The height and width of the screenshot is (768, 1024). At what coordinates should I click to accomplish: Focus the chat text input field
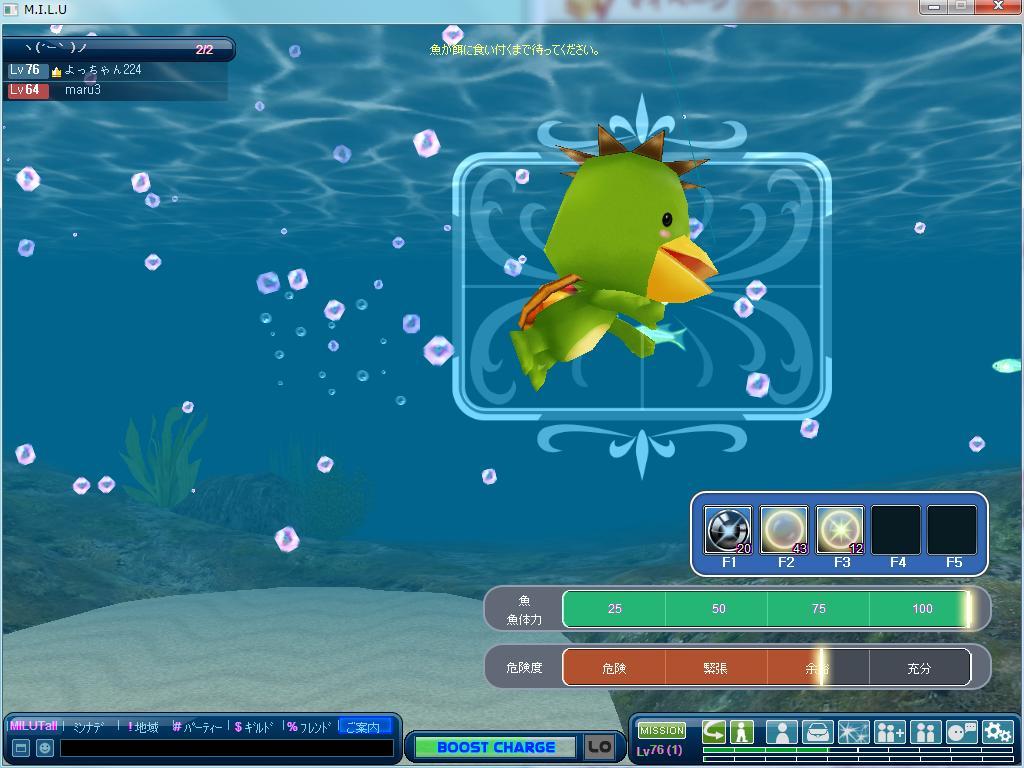coord(226,748)
